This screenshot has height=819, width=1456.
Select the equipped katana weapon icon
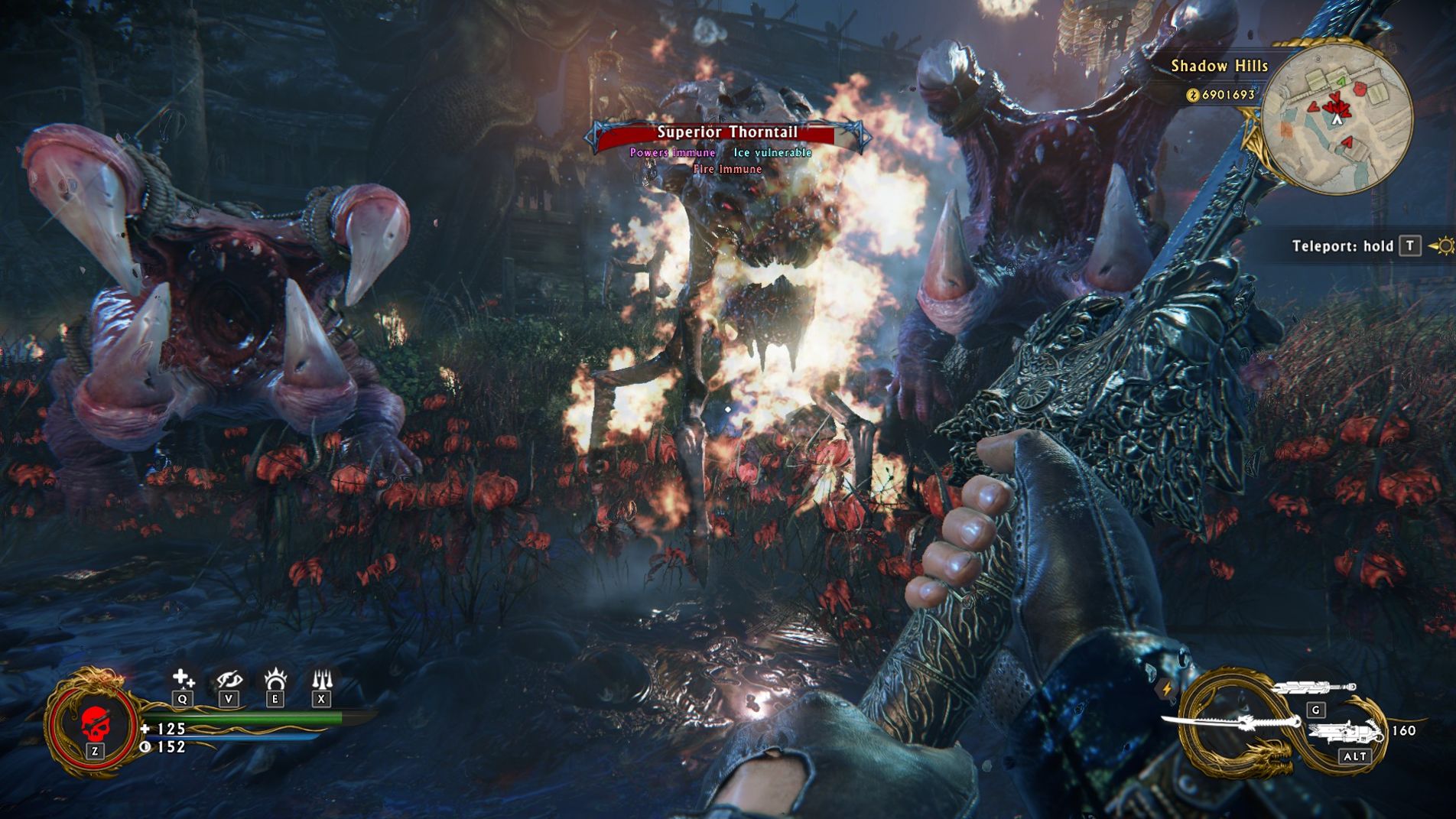1231,722
